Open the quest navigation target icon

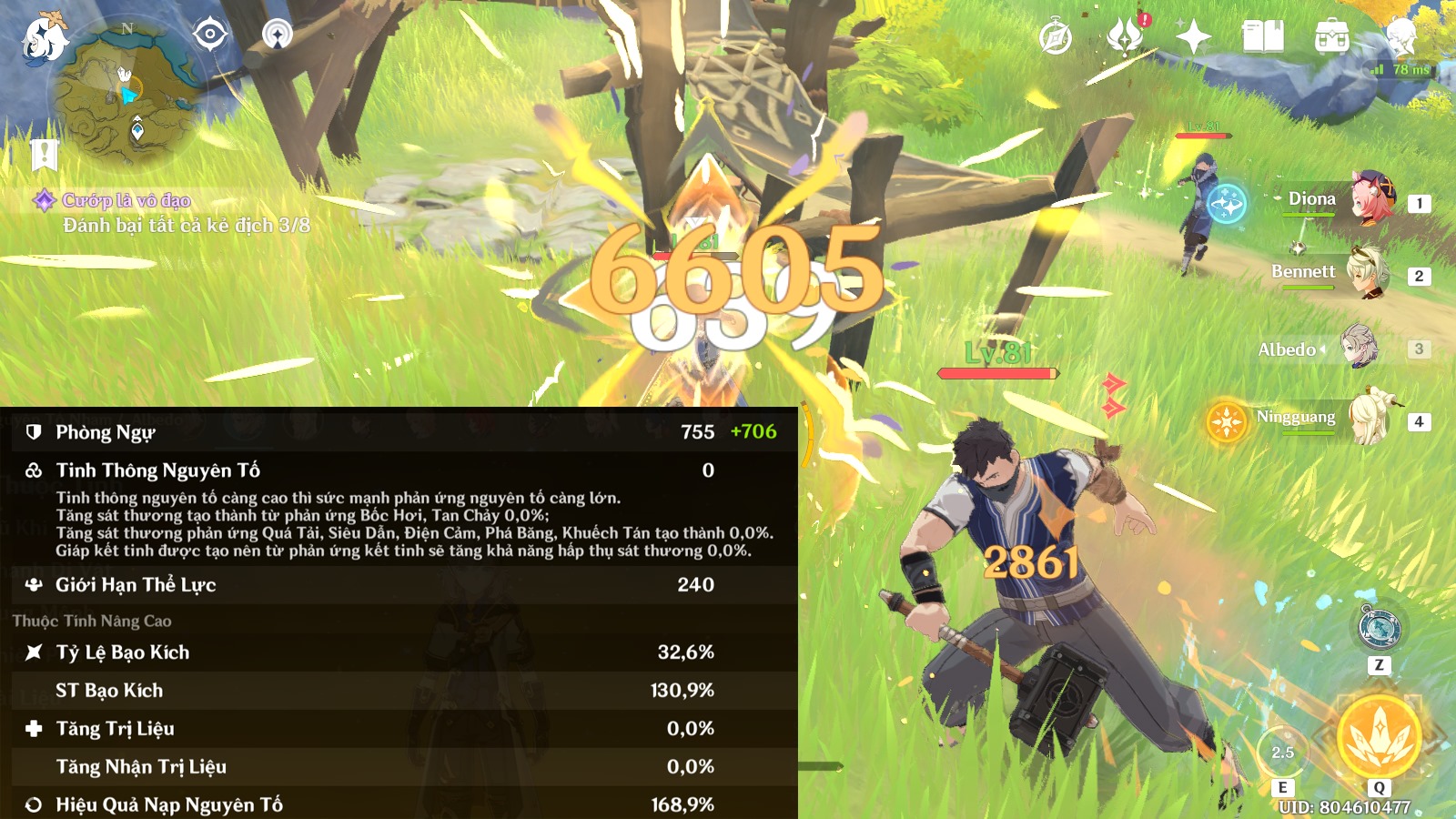pyautogui.click(x=209, y=35)
